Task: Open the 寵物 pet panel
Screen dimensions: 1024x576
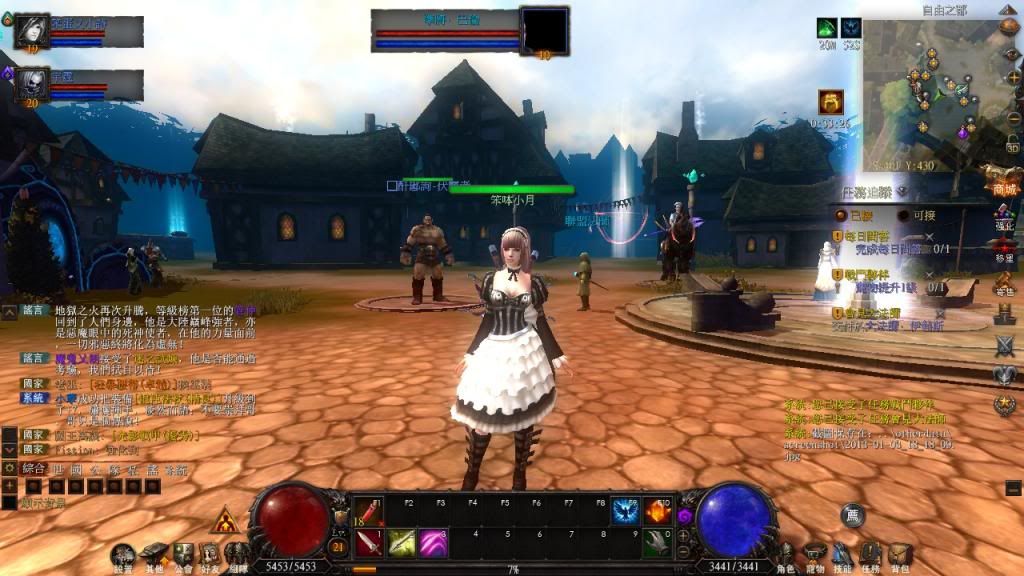Action: [x=815, y=555]
